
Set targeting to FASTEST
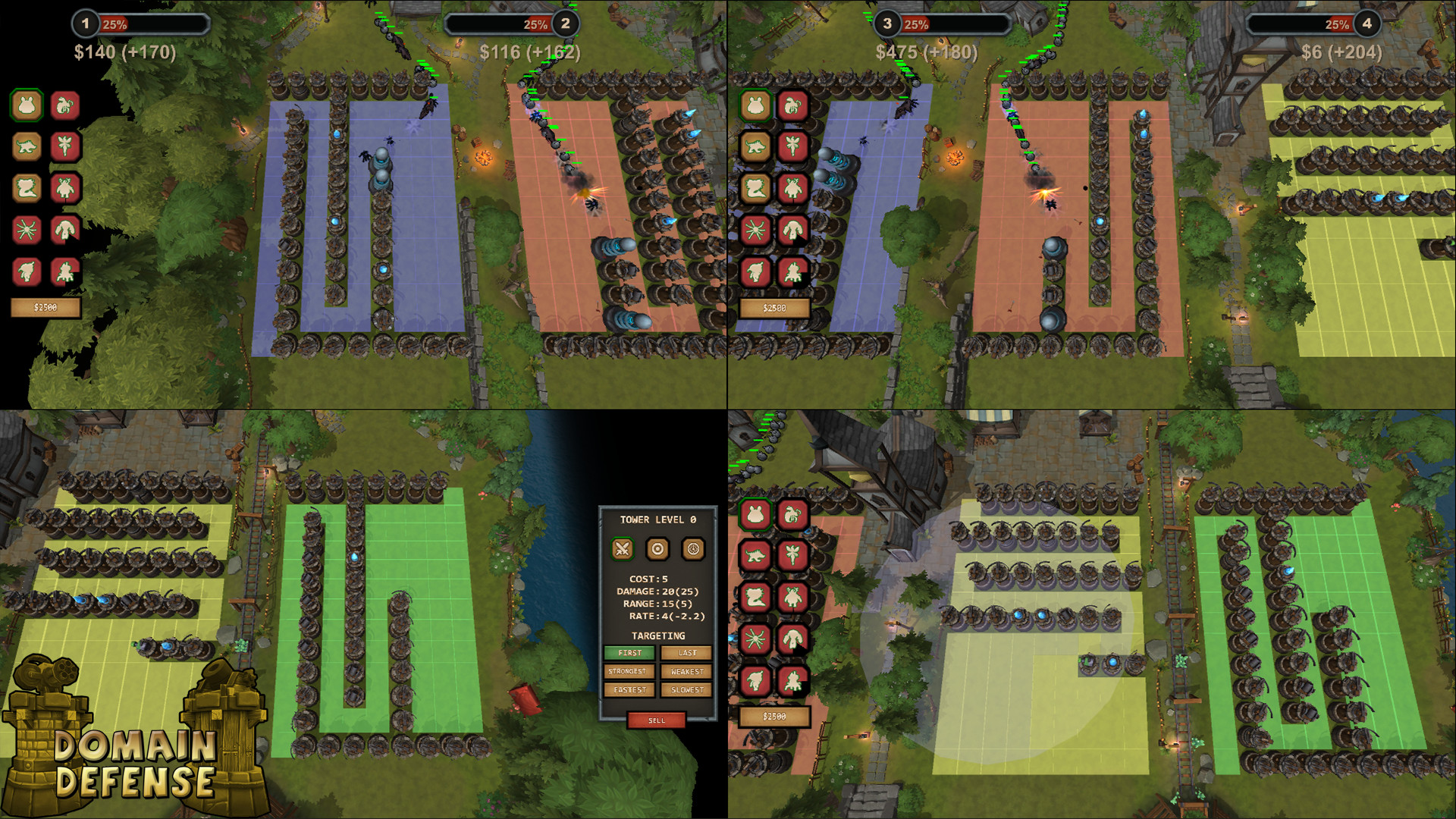coord(629,689)
